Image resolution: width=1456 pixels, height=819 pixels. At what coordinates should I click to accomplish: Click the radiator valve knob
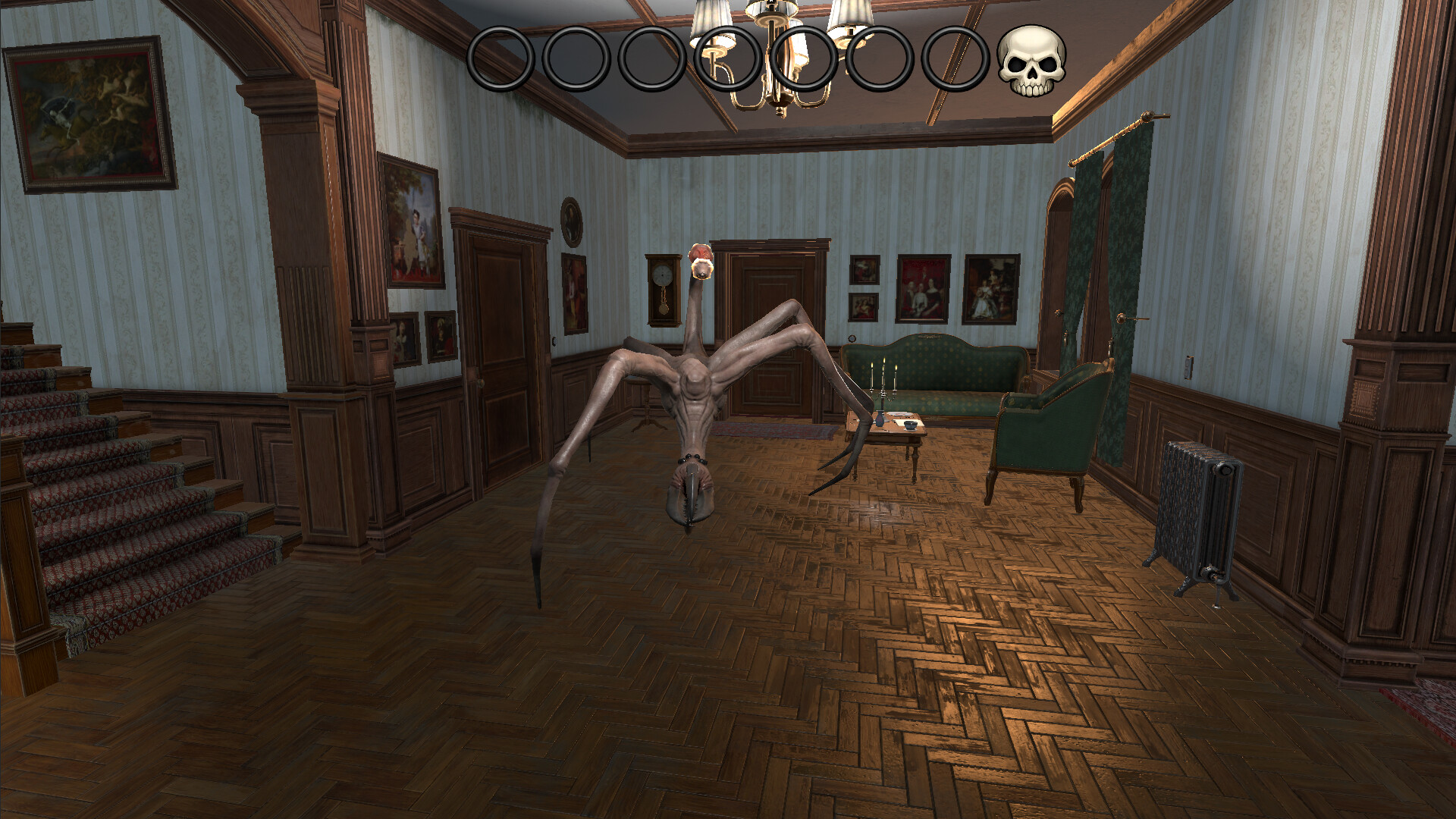point(1225,470)
